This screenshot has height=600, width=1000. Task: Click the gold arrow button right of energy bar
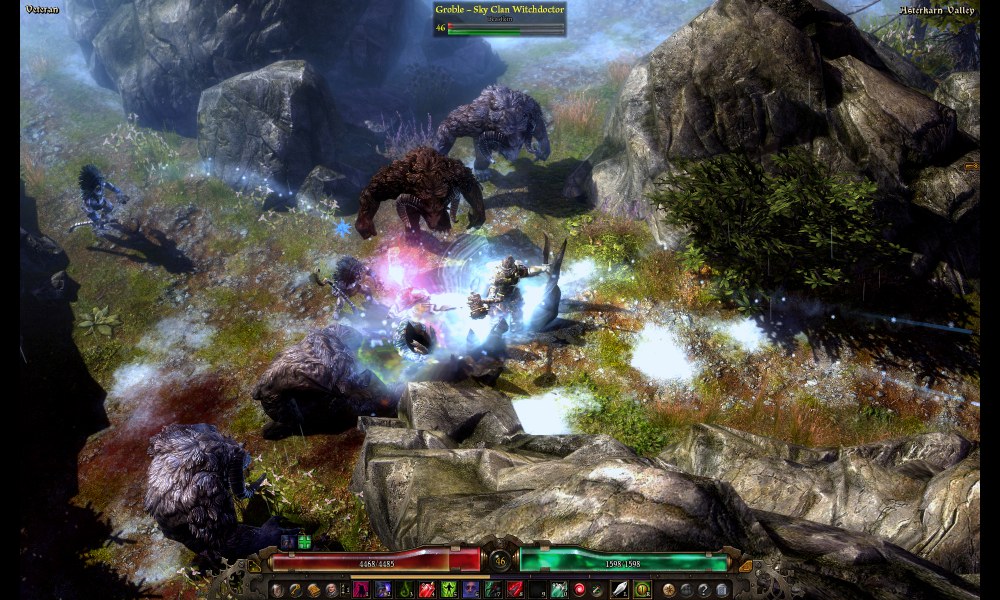click(745, 567)
